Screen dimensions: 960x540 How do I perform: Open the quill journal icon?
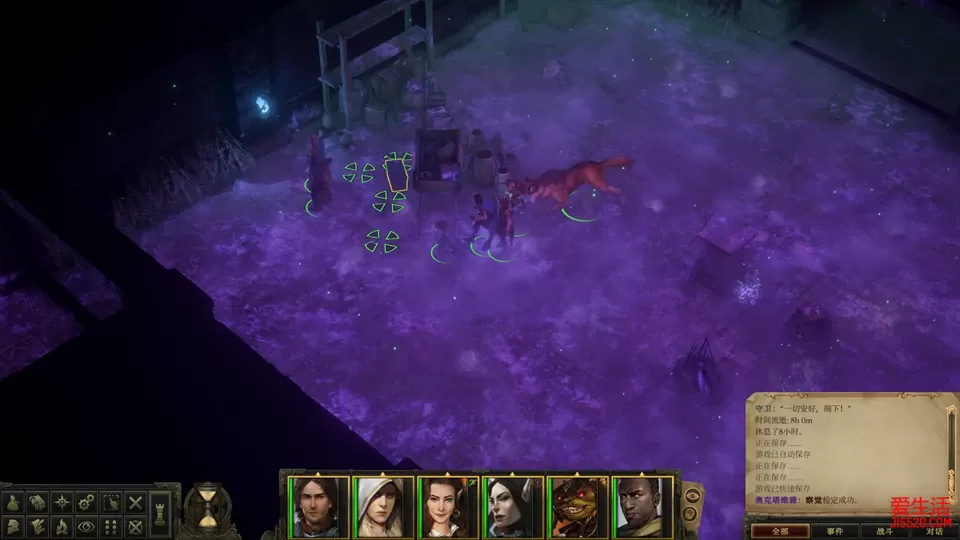pyautogui.click(x=38, y=525)
